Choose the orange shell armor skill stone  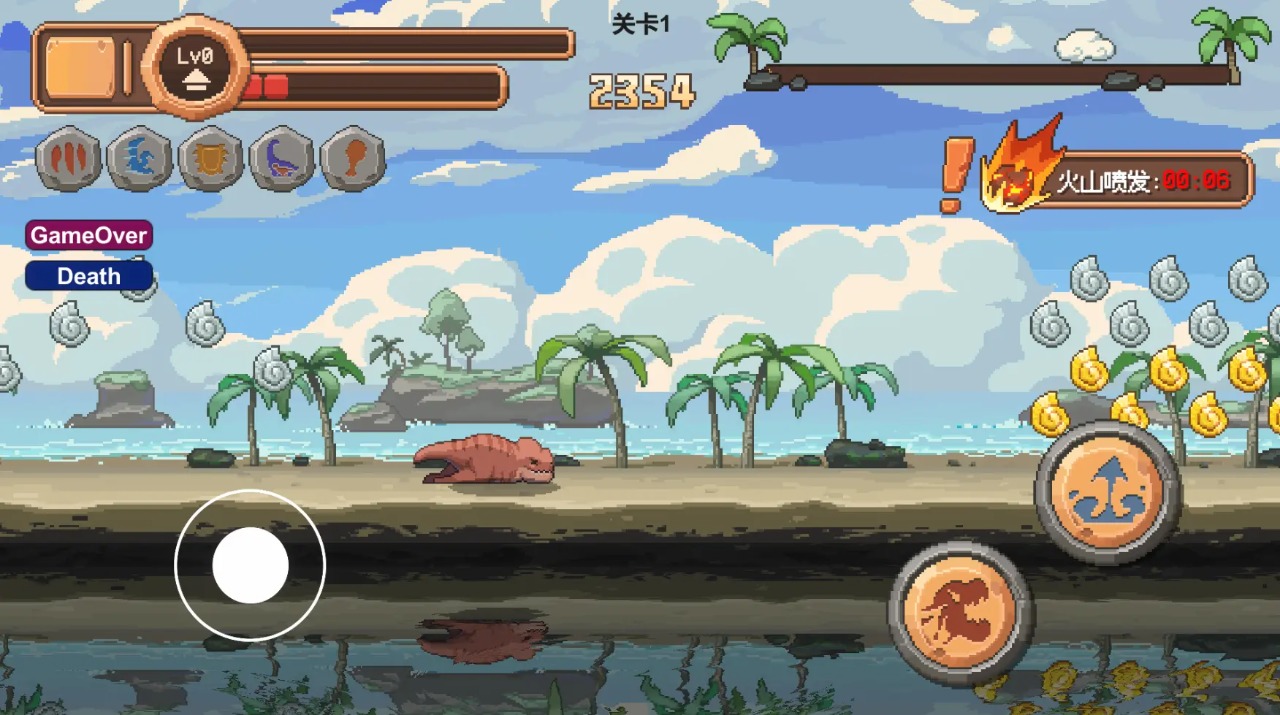tap(211, 159)
